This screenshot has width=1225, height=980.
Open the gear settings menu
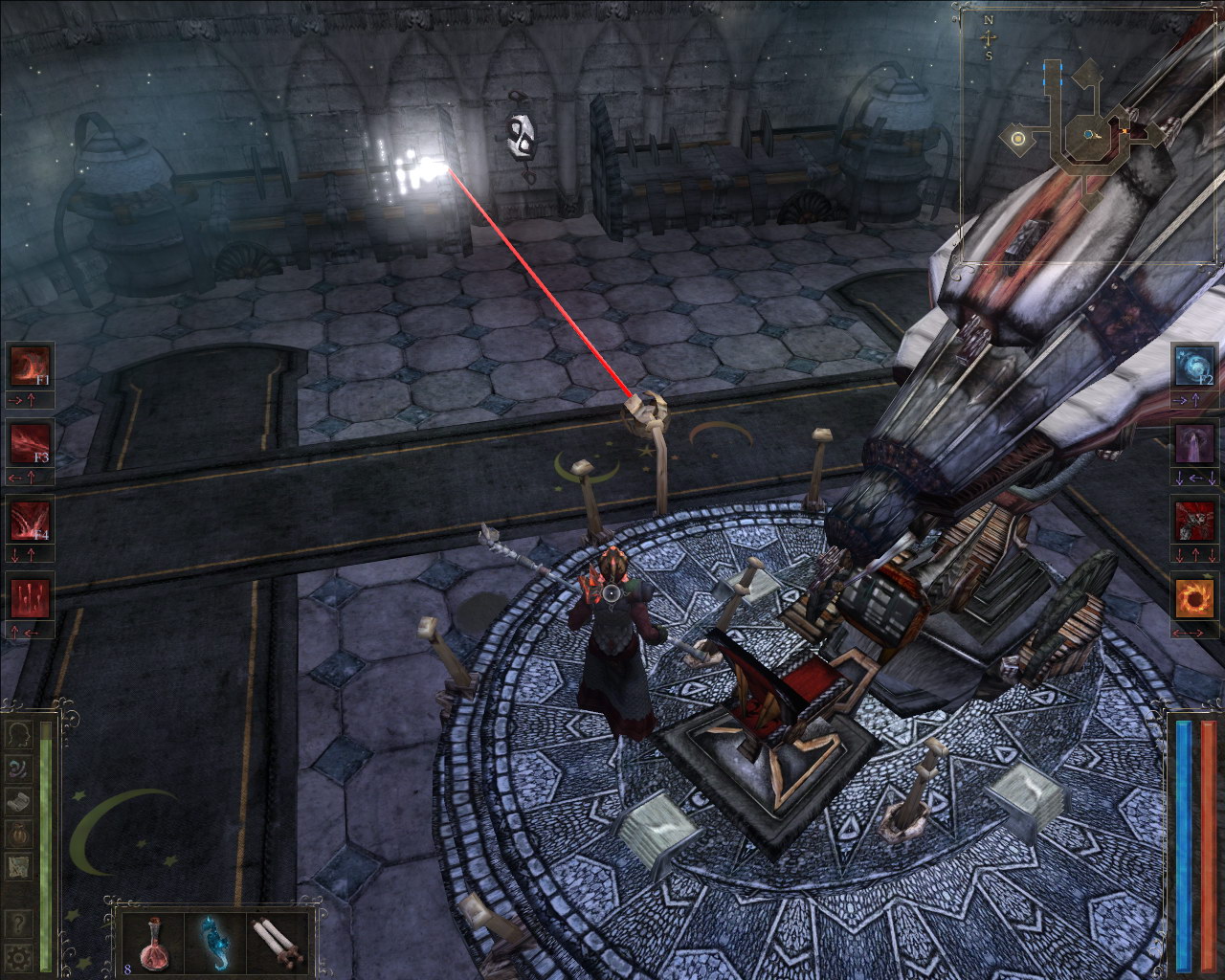coord(17,956)
